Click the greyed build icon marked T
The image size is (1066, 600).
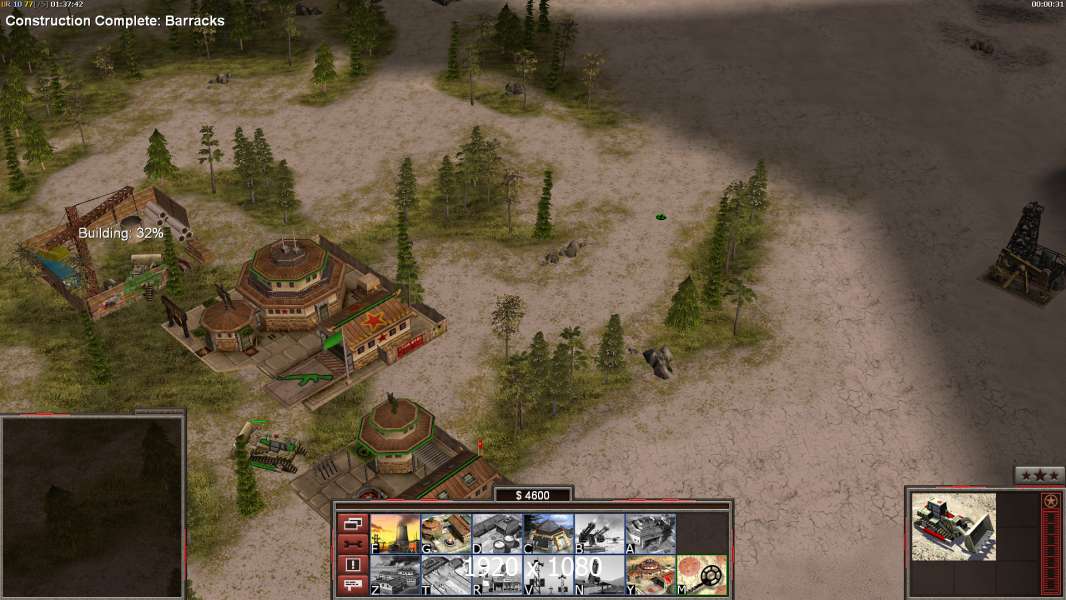click(446, 575)
